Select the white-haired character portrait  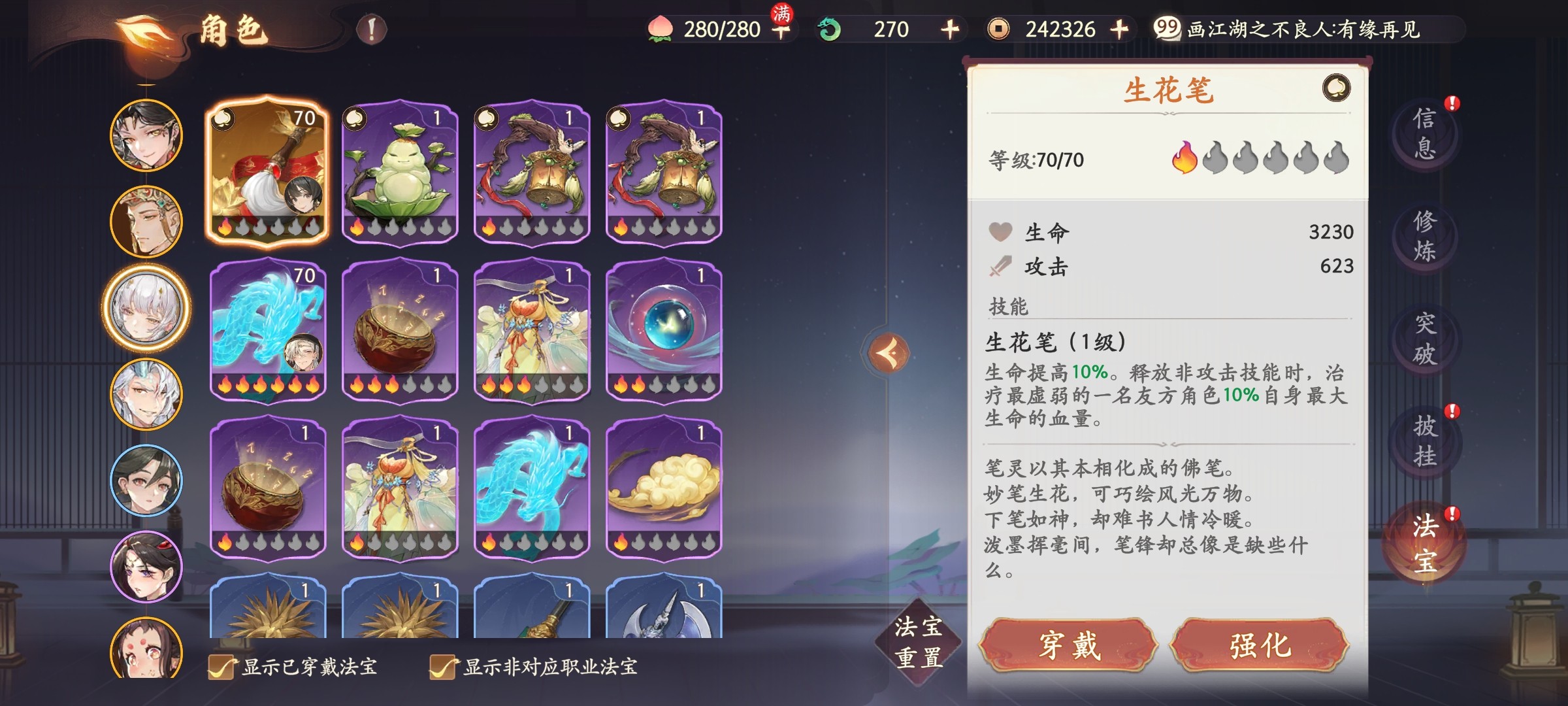146,307
